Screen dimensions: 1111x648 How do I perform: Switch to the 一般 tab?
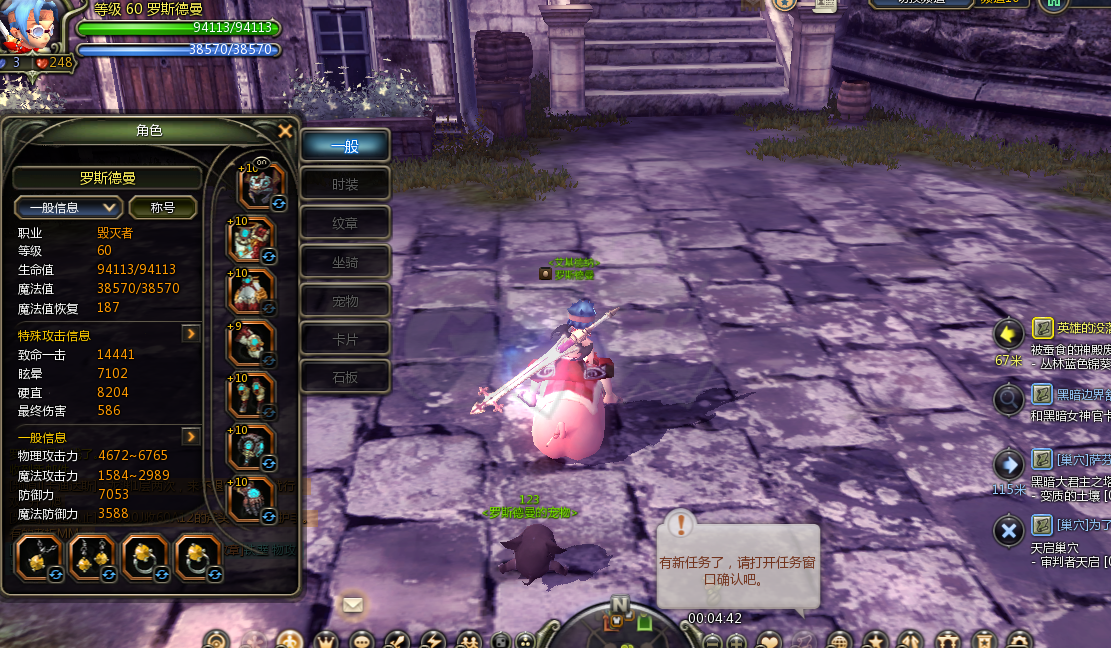pos(345,146)
